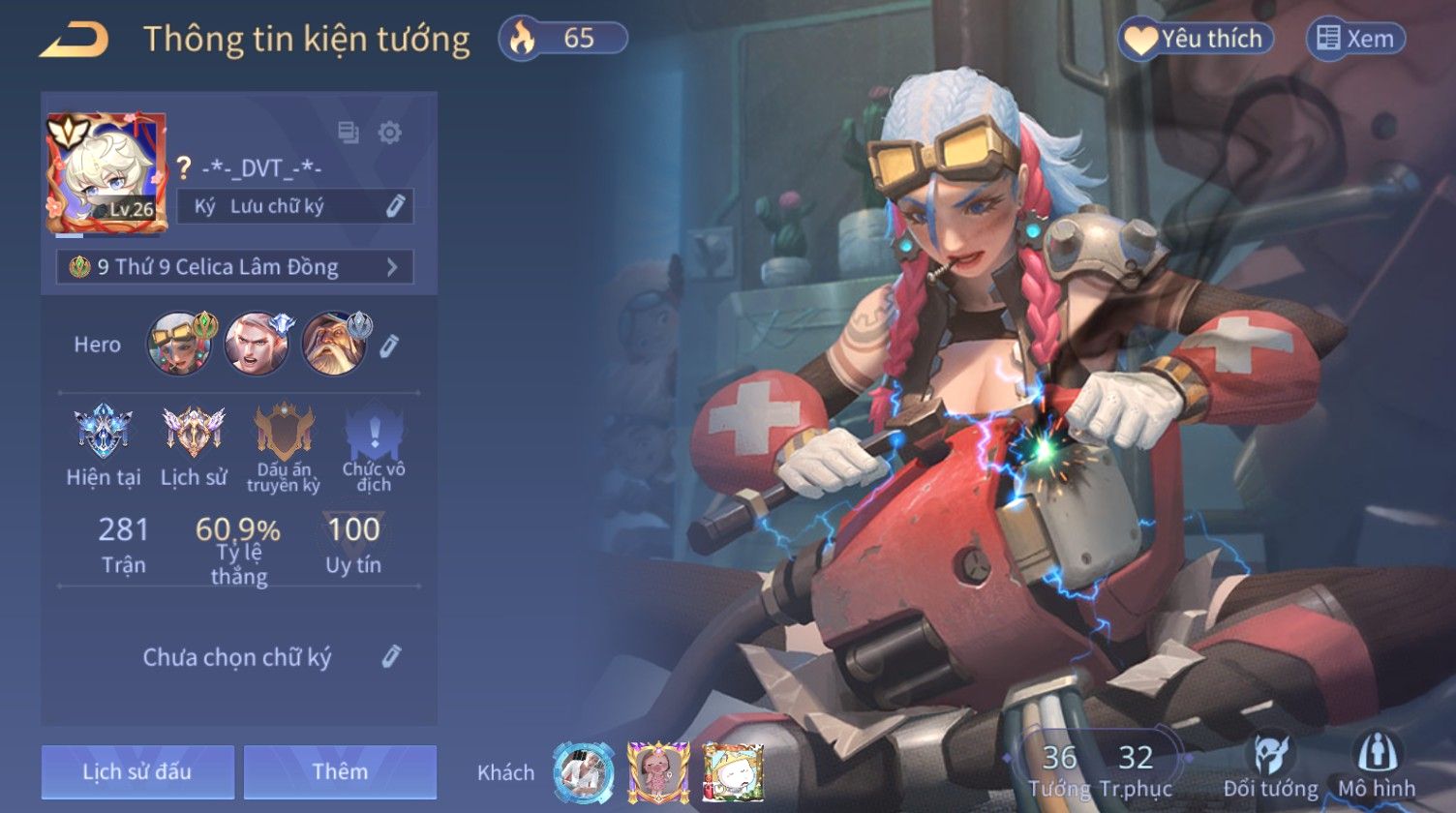Open the Thứ 9 Celica Lâm Đồng ranking row
Screen dimensions: 1456x813
(235, 267)
